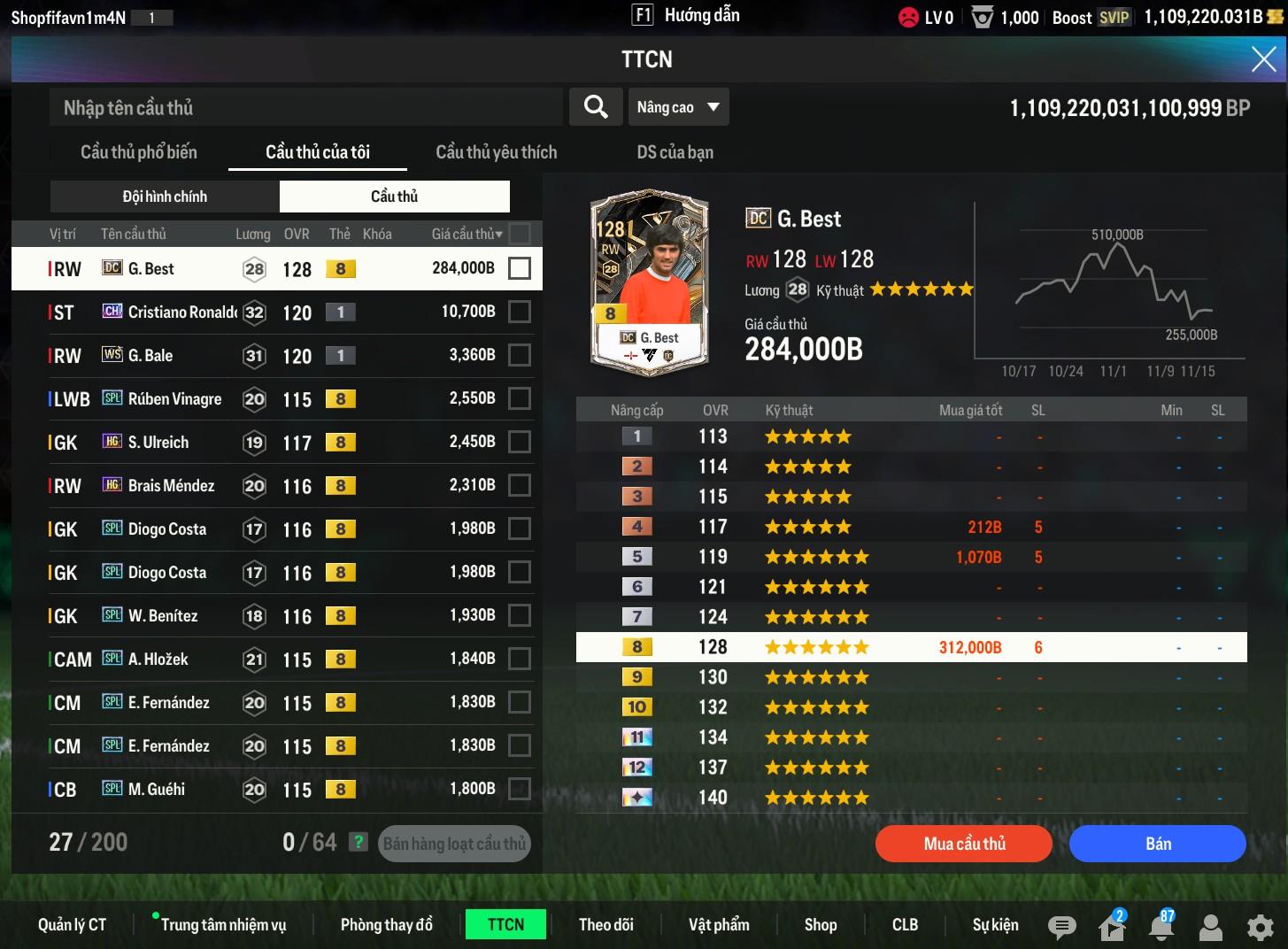1288x949 pixels.
Task: Open the notification bell icon
Action: pos(1161,927)
